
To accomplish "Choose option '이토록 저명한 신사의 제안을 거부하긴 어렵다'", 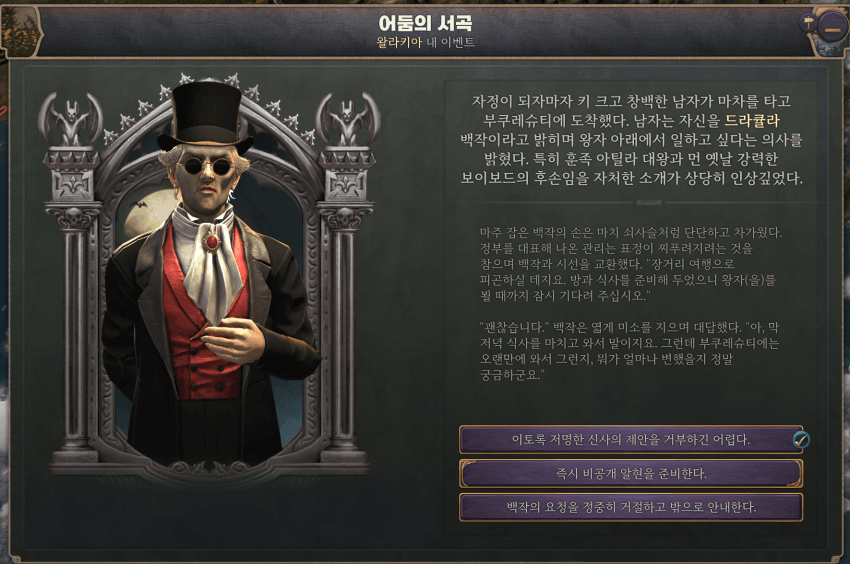I will coord(628,439).
